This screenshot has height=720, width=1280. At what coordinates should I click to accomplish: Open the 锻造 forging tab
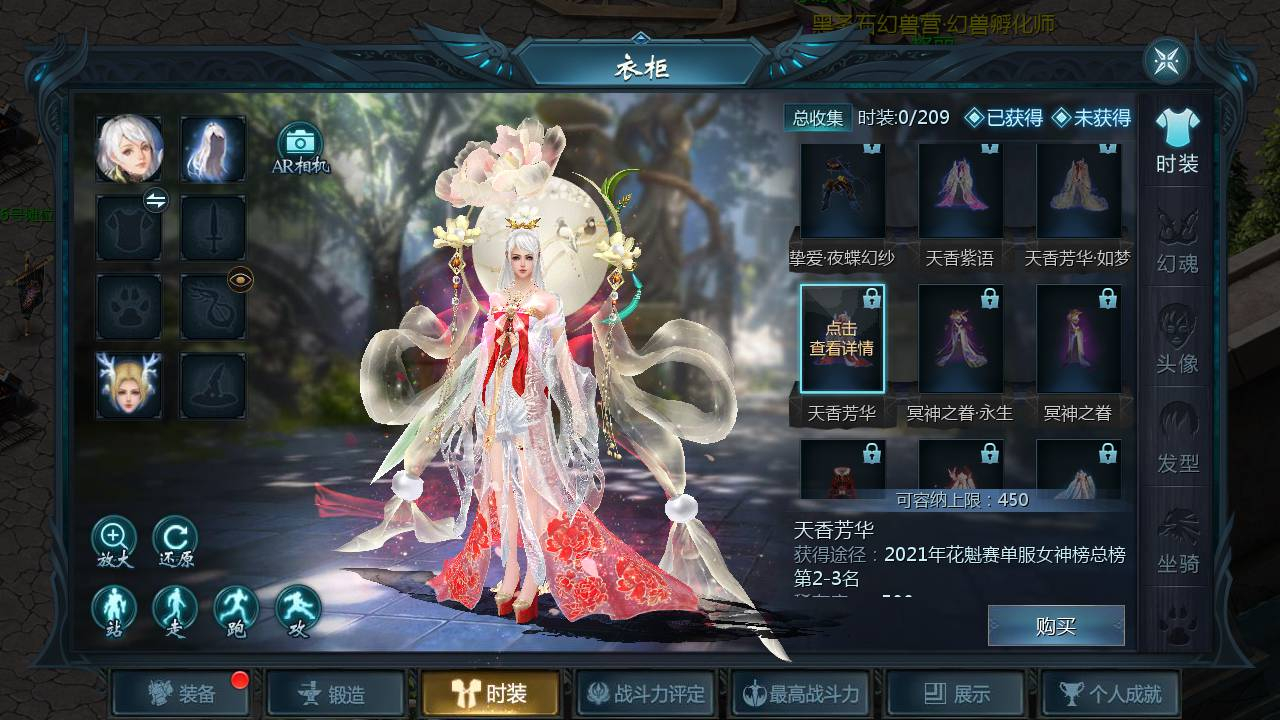click(336, 693)
